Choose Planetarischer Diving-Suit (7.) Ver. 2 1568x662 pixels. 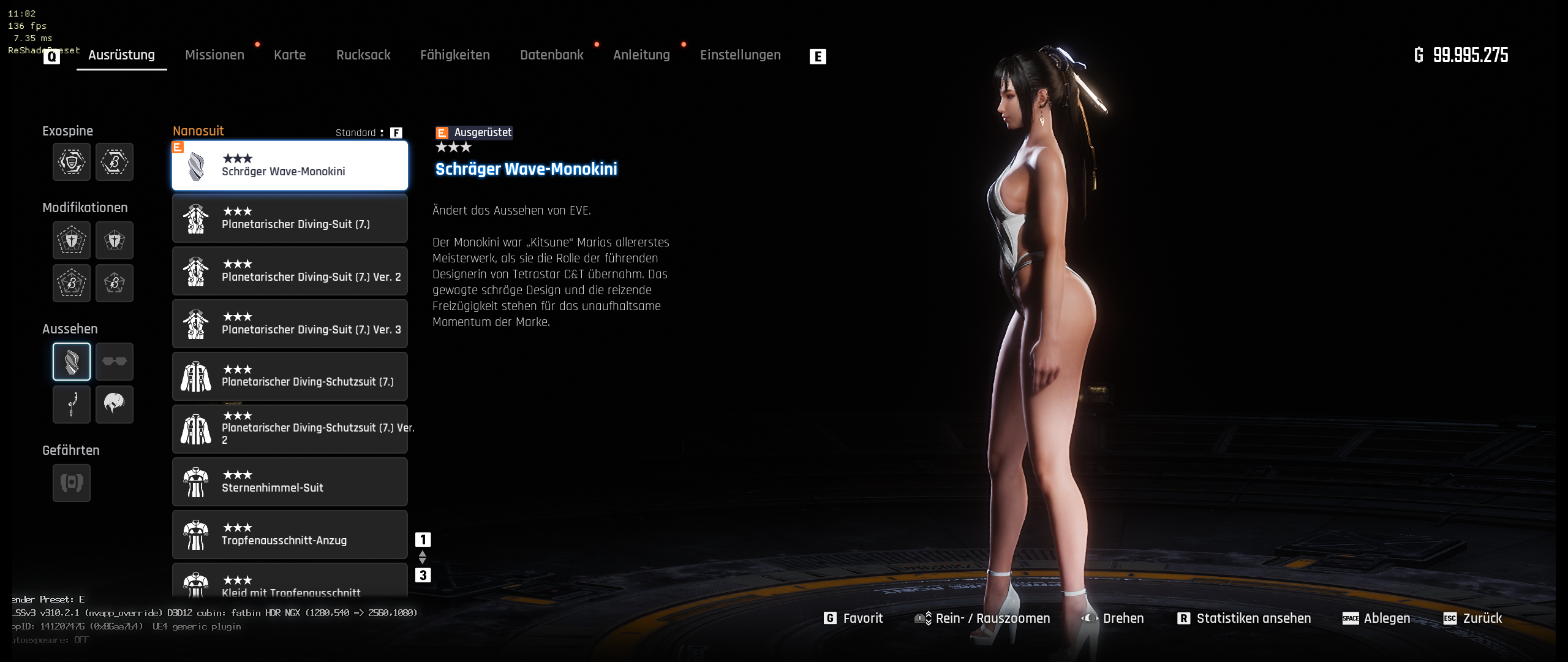pos(290,271)
